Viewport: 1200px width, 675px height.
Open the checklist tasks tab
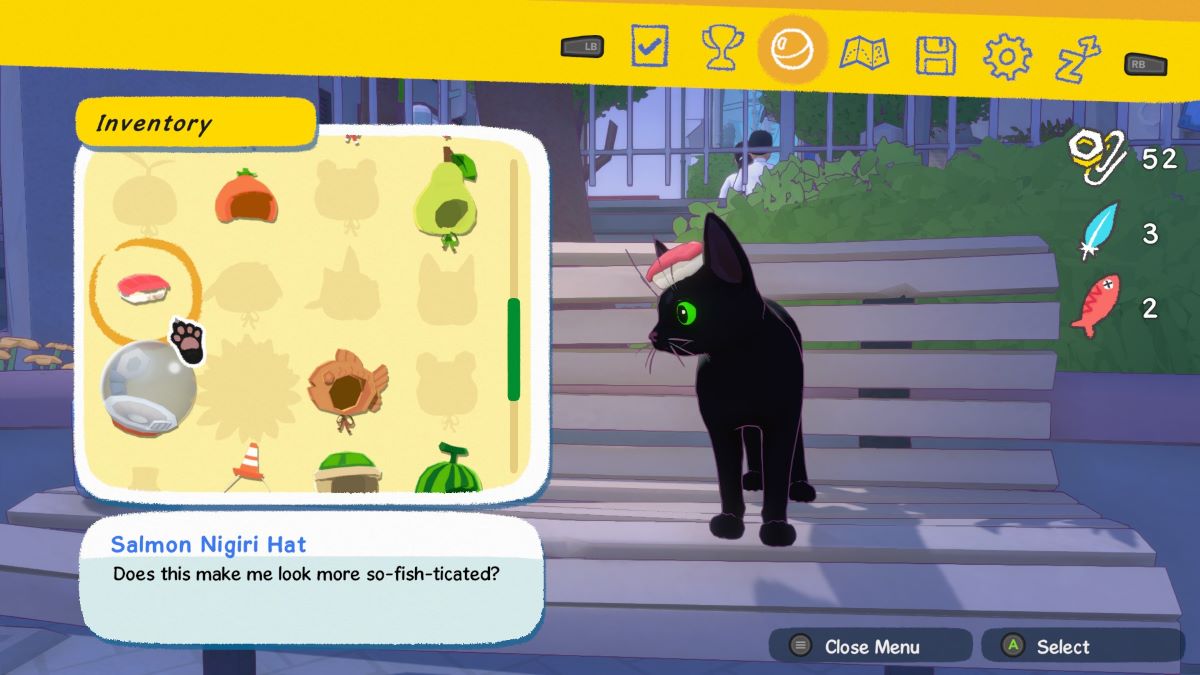[649, 47]
